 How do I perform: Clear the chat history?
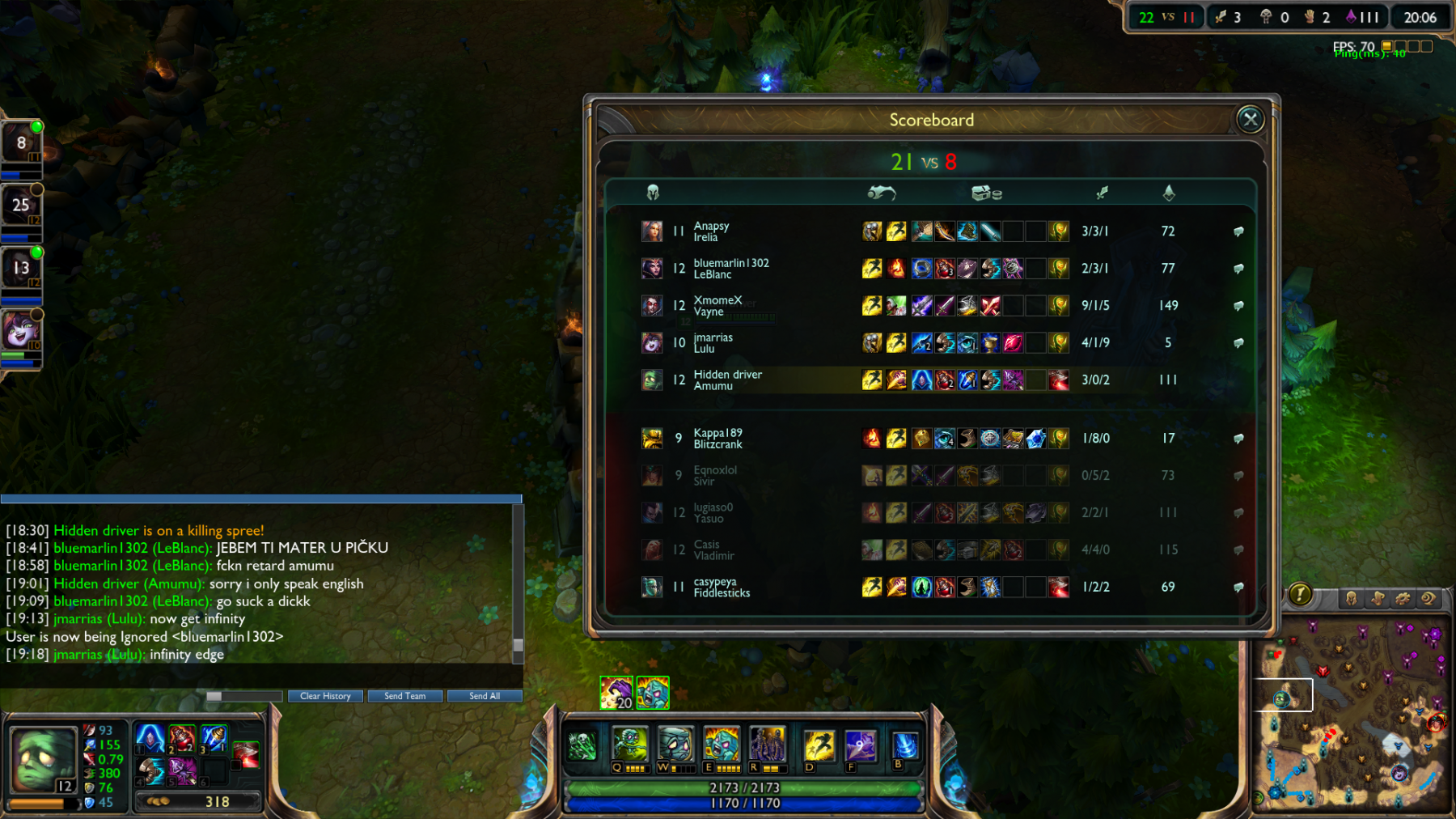(325, 696)
